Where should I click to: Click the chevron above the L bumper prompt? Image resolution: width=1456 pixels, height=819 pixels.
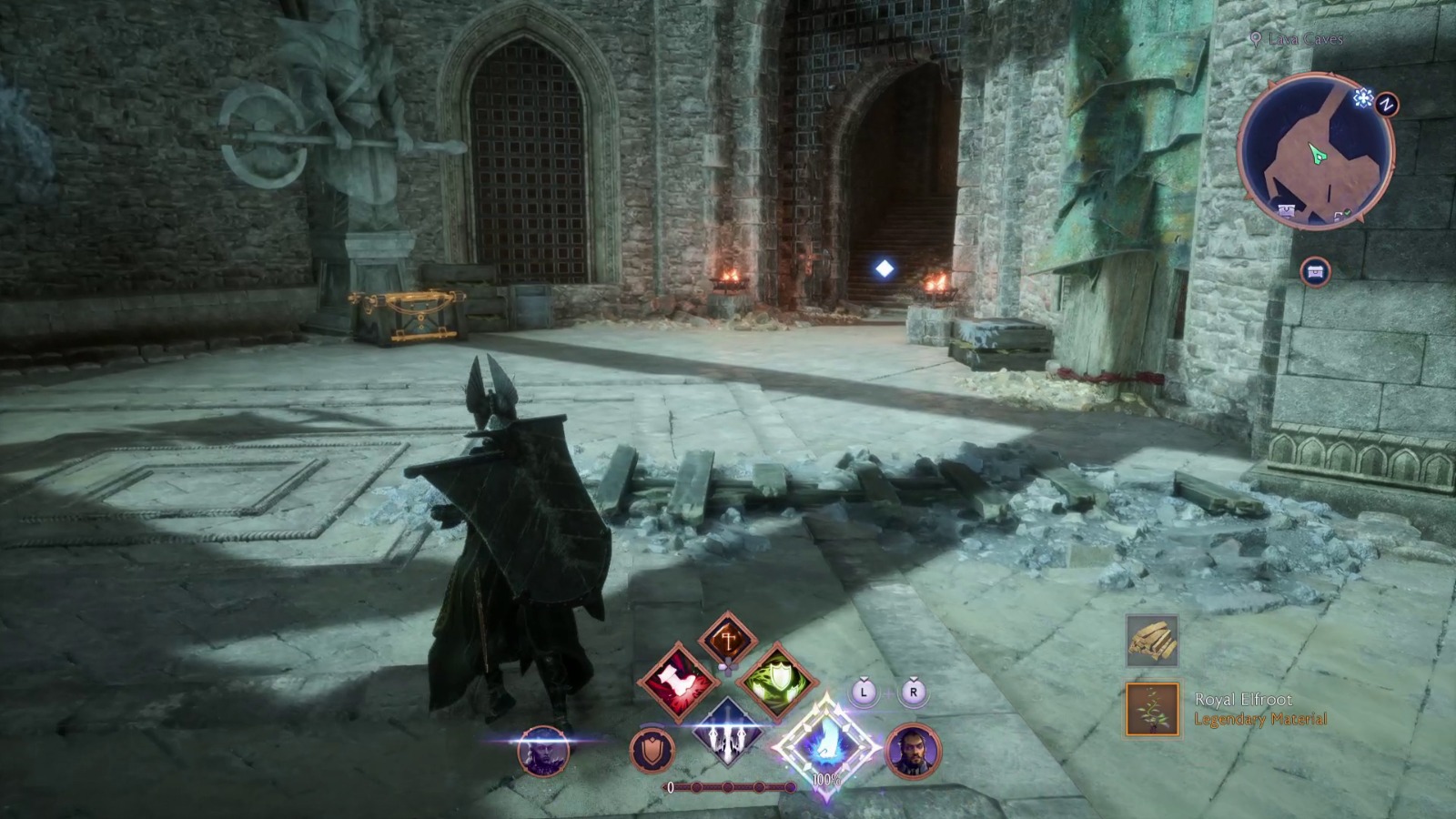pos(863,679)
